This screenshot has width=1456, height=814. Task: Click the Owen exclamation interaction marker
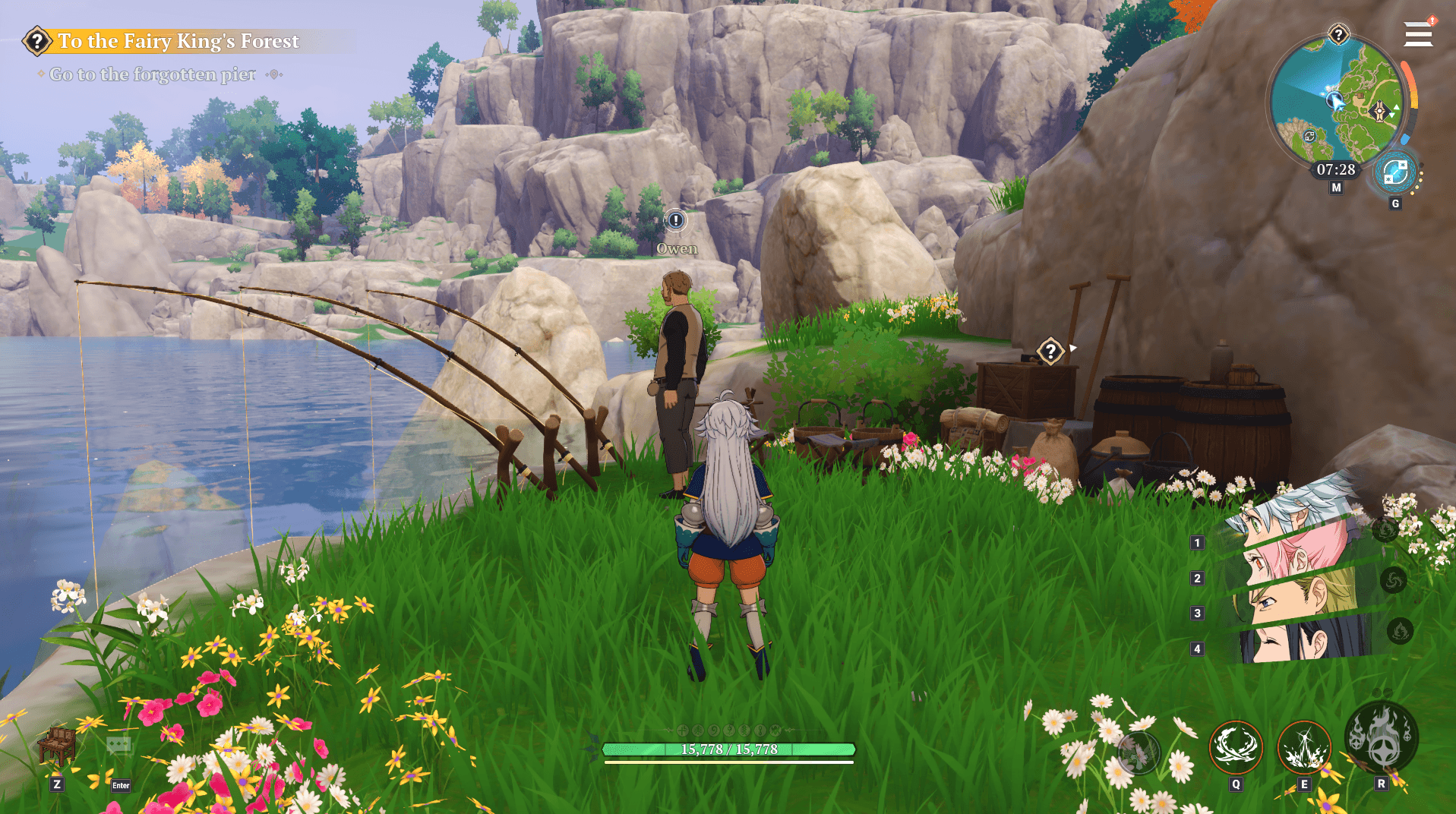[675, 220]
